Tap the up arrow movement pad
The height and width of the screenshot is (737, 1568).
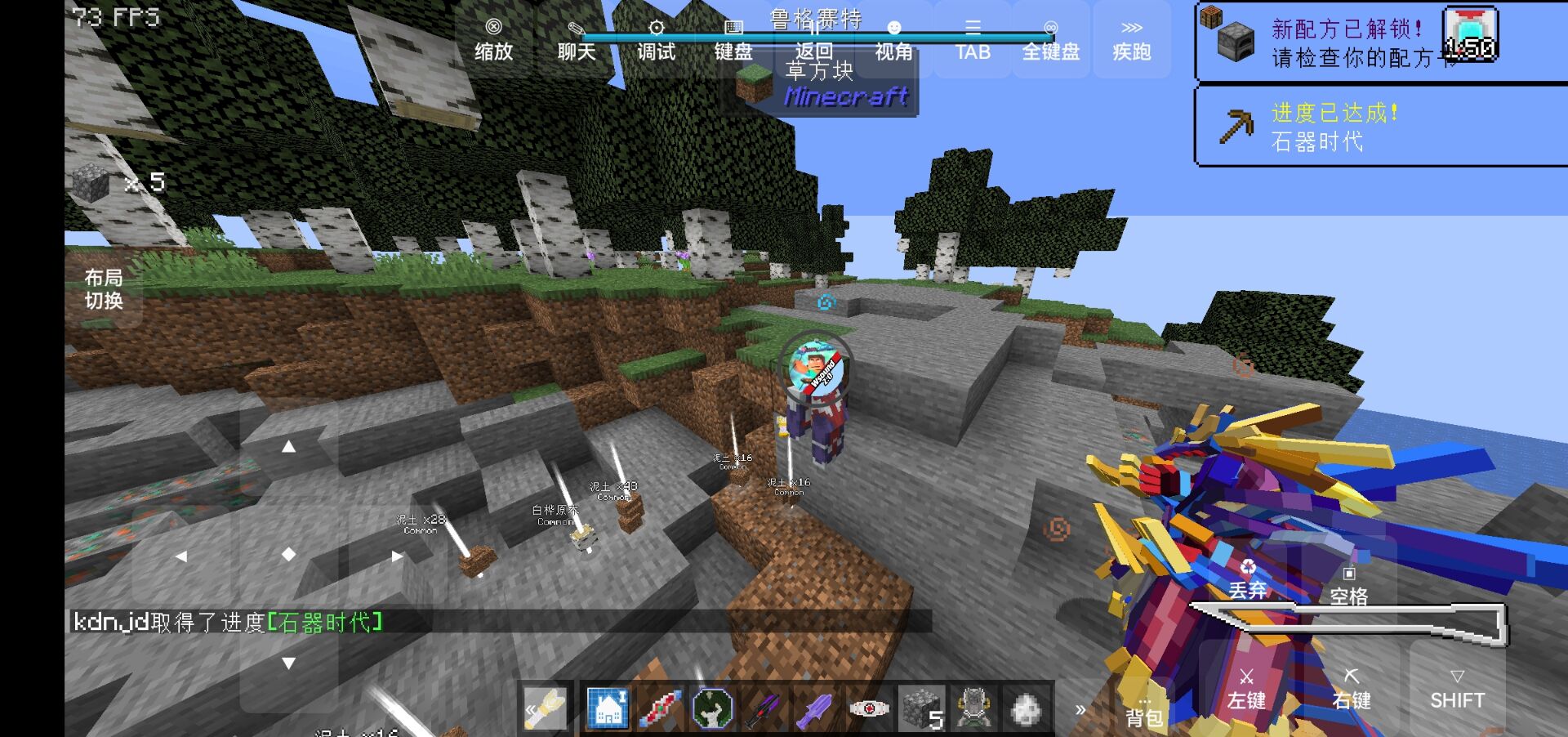(x=288, y=447)
